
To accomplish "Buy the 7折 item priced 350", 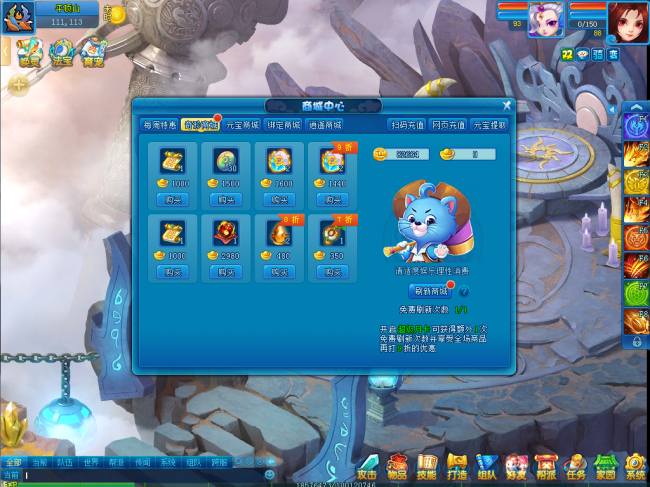I will [x=332, y=272].
